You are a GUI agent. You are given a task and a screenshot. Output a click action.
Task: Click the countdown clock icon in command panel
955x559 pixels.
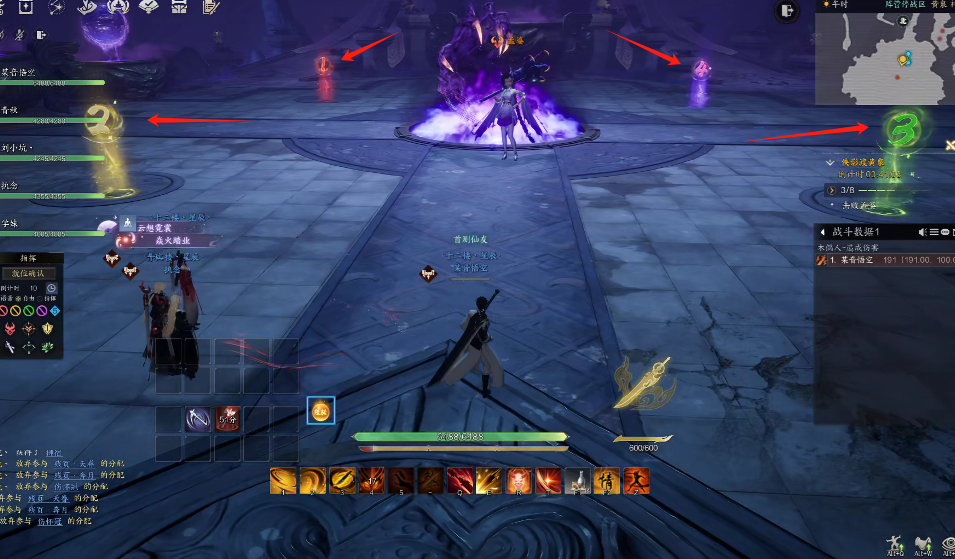click(x=51, y=288)
